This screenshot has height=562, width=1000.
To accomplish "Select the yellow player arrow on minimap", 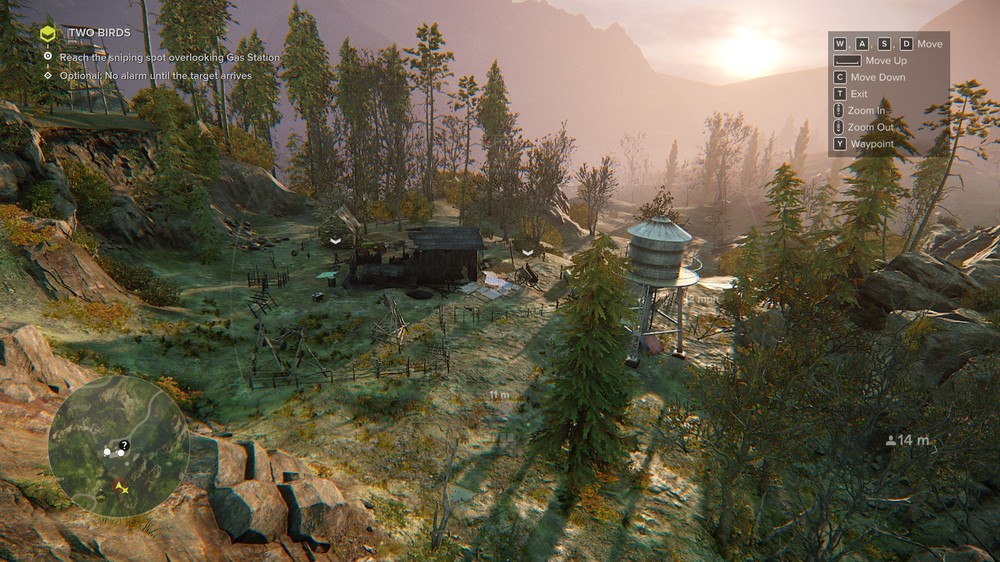I will pos(122,487).
